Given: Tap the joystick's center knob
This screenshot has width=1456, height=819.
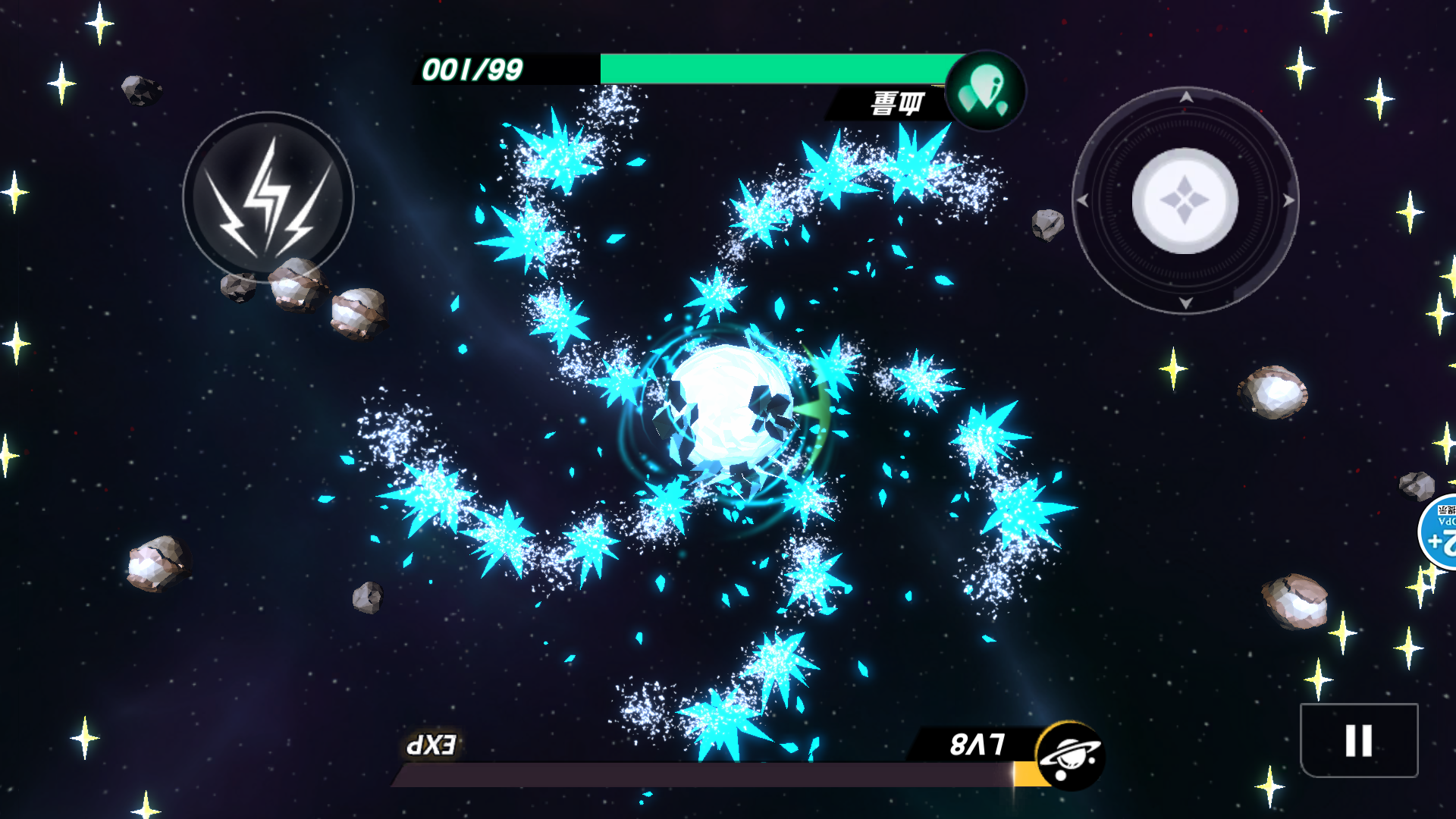Looking at the screenshot, I should [x=1185, y=201].
